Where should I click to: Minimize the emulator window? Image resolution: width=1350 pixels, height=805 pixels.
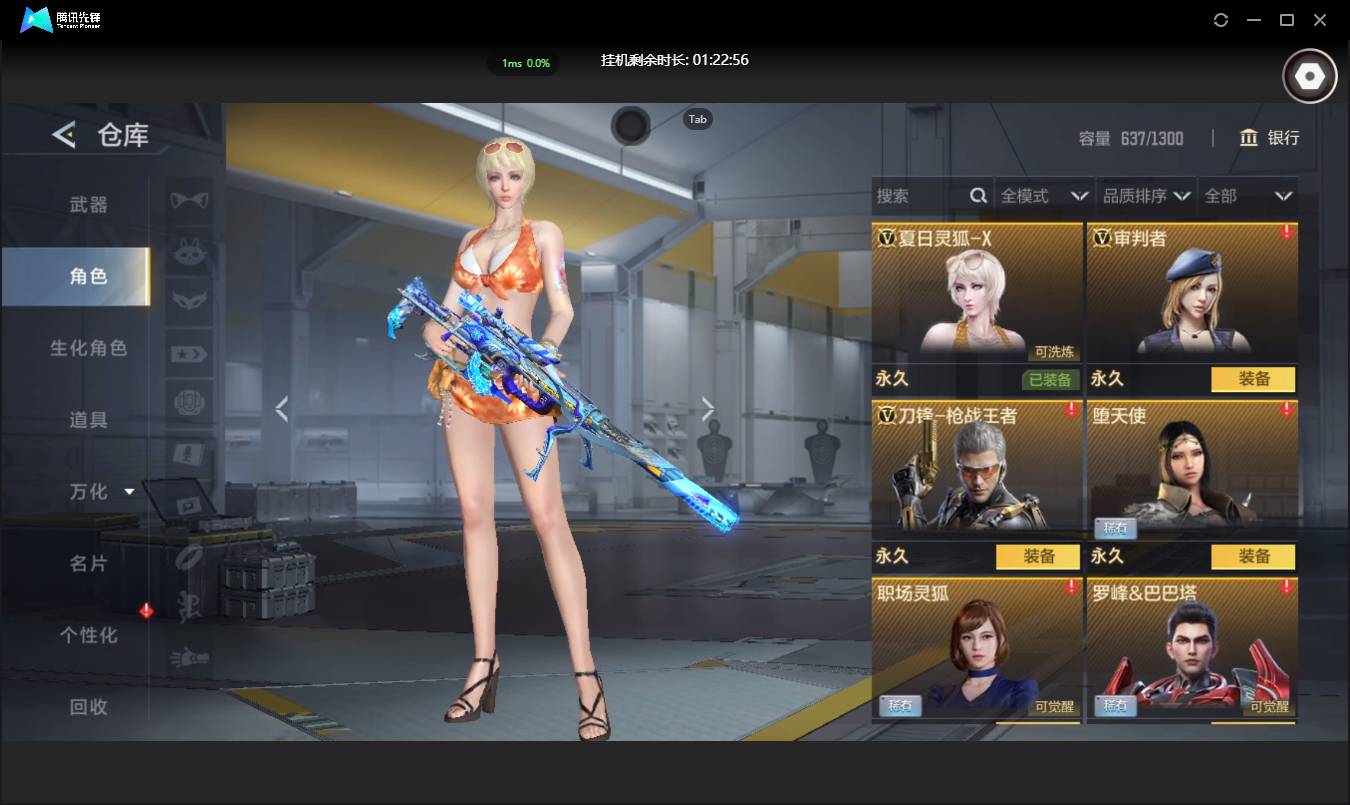pyautogui.click(x=1254, y=20)
